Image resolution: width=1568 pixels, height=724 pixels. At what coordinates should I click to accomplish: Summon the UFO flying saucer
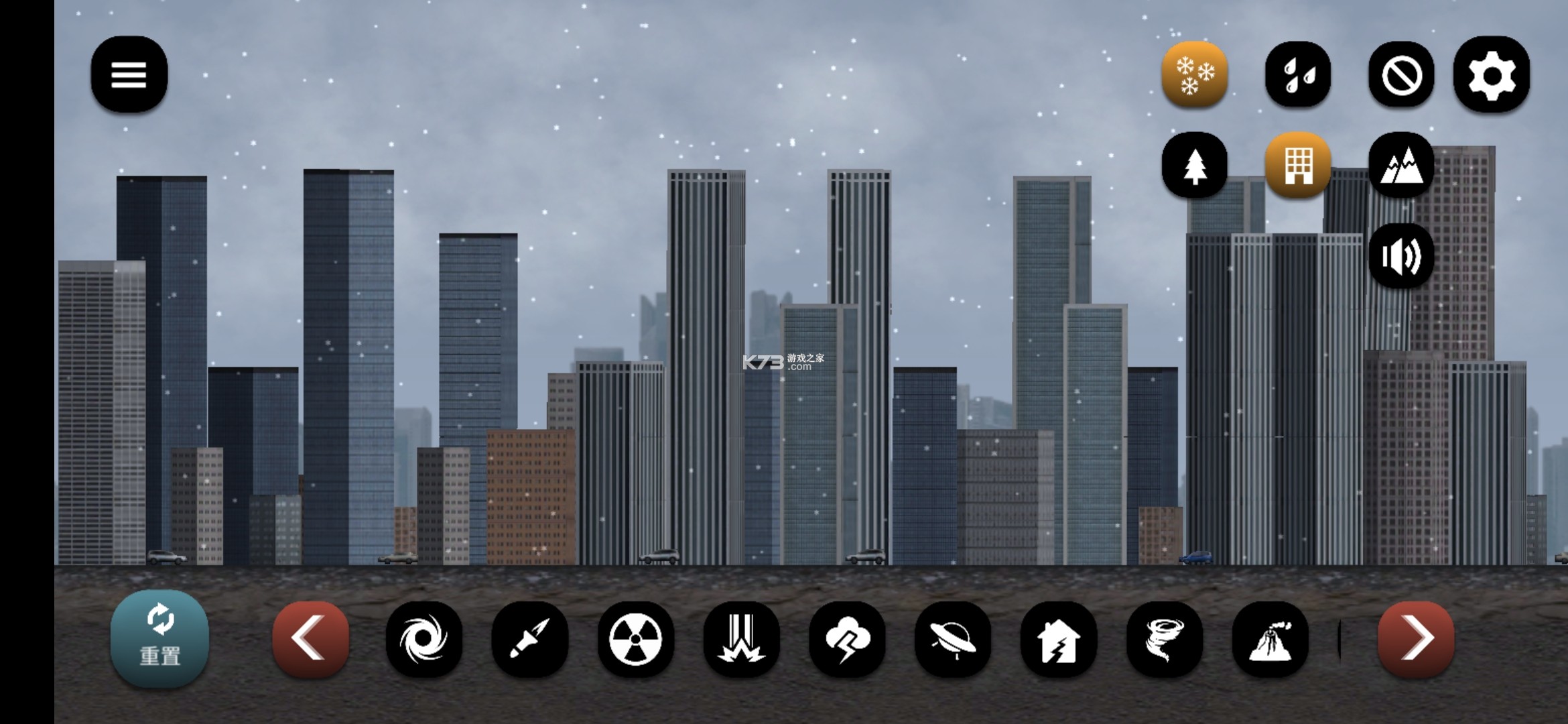(x=953, y=639)
